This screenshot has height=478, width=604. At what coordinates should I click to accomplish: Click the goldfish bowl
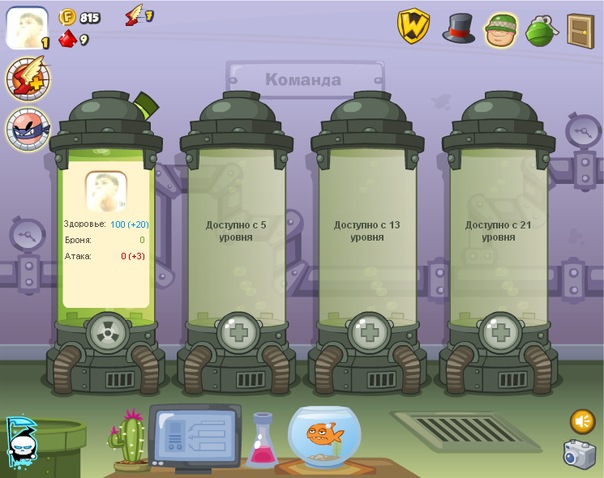pos(322,436)
